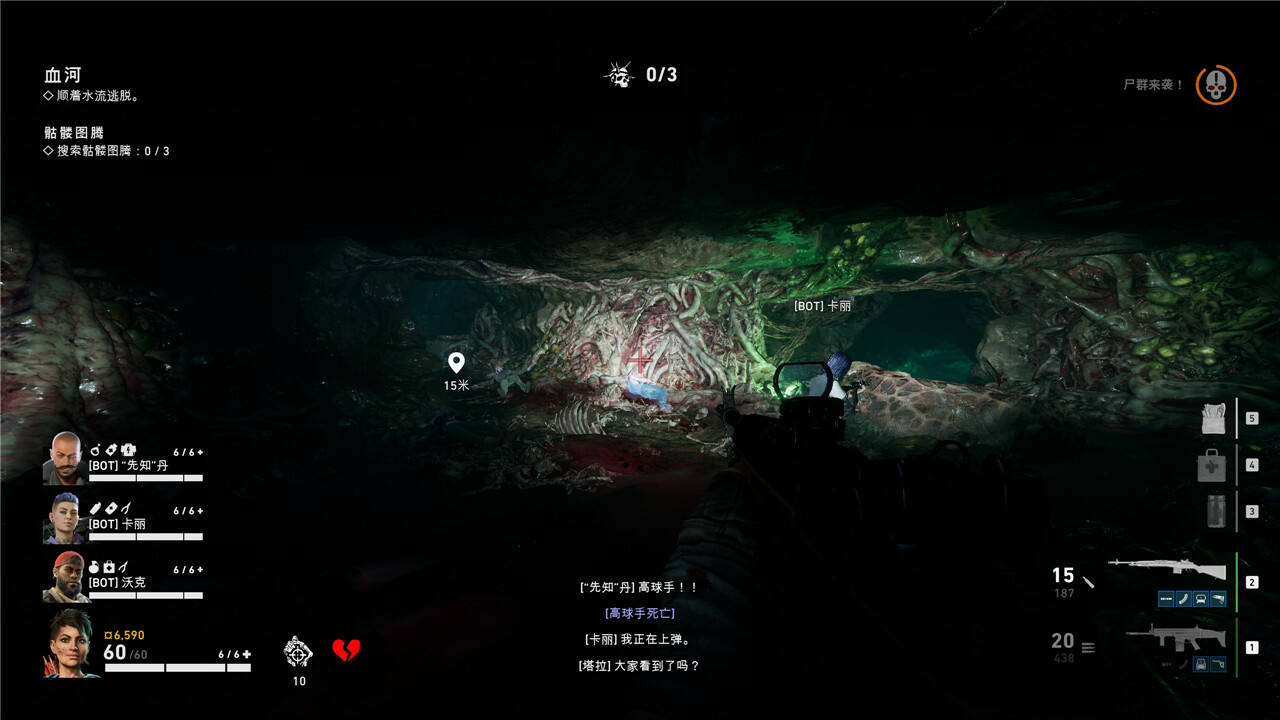Click the 15米 waypoint map marker

(x=456, y=363)
